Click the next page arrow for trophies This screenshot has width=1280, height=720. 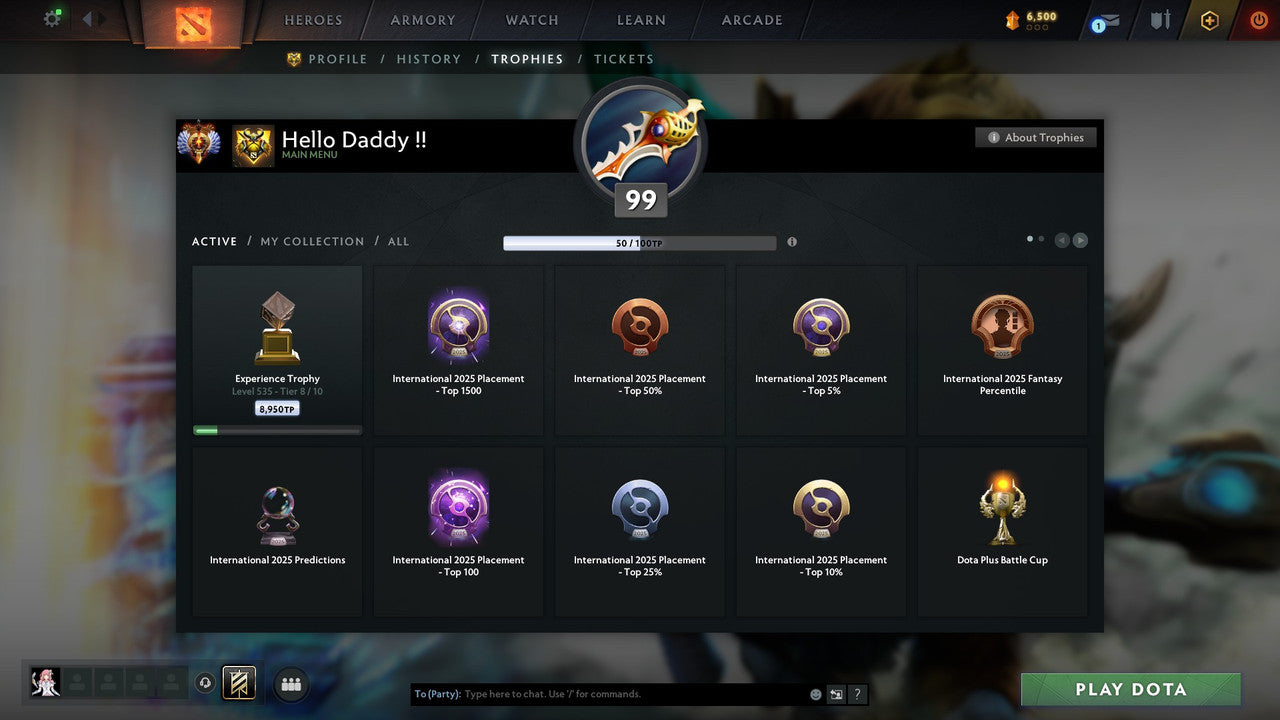pos(1081,240)
